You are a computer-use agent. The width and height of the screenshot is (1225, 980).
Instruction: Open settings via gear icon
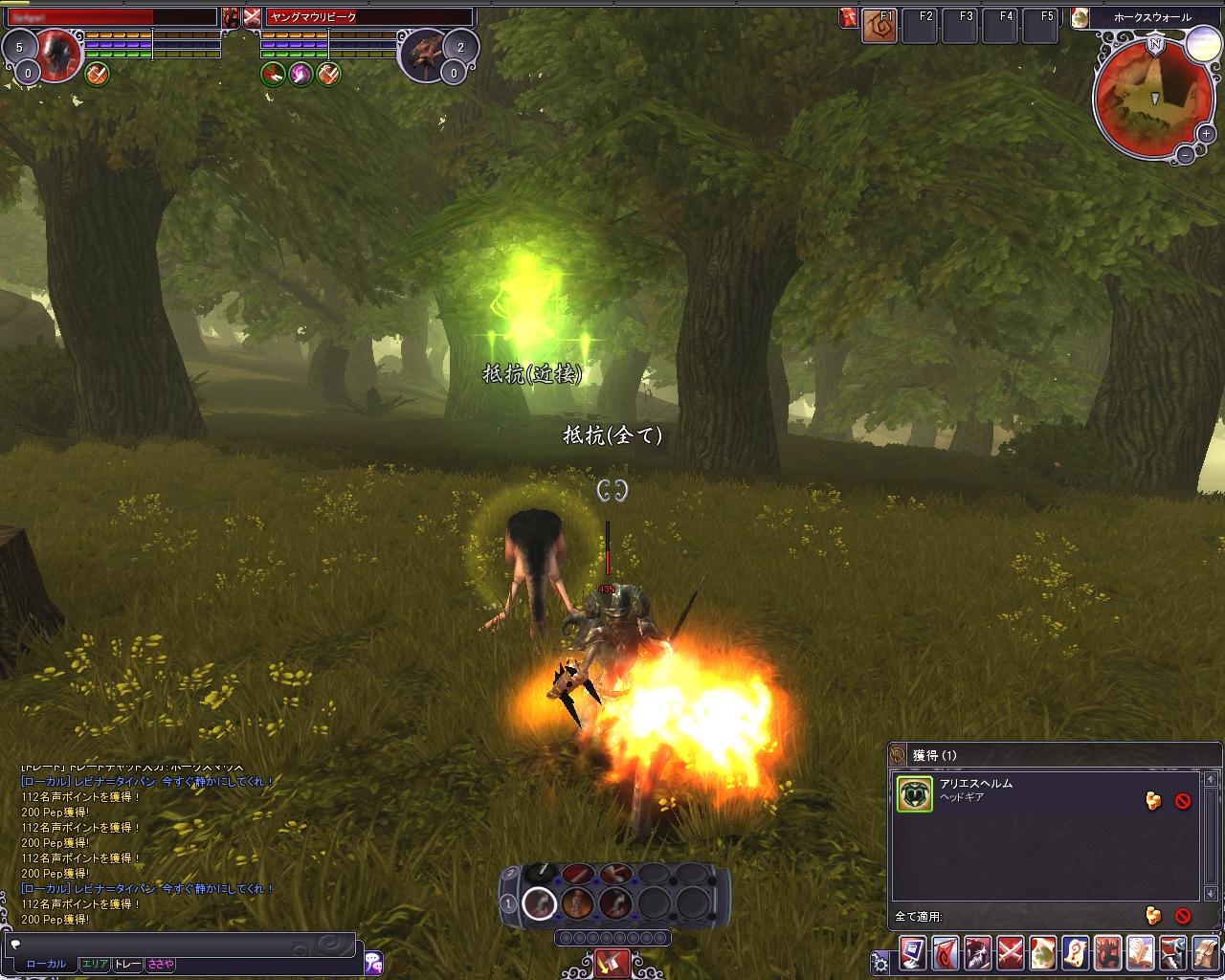[880, 961]
